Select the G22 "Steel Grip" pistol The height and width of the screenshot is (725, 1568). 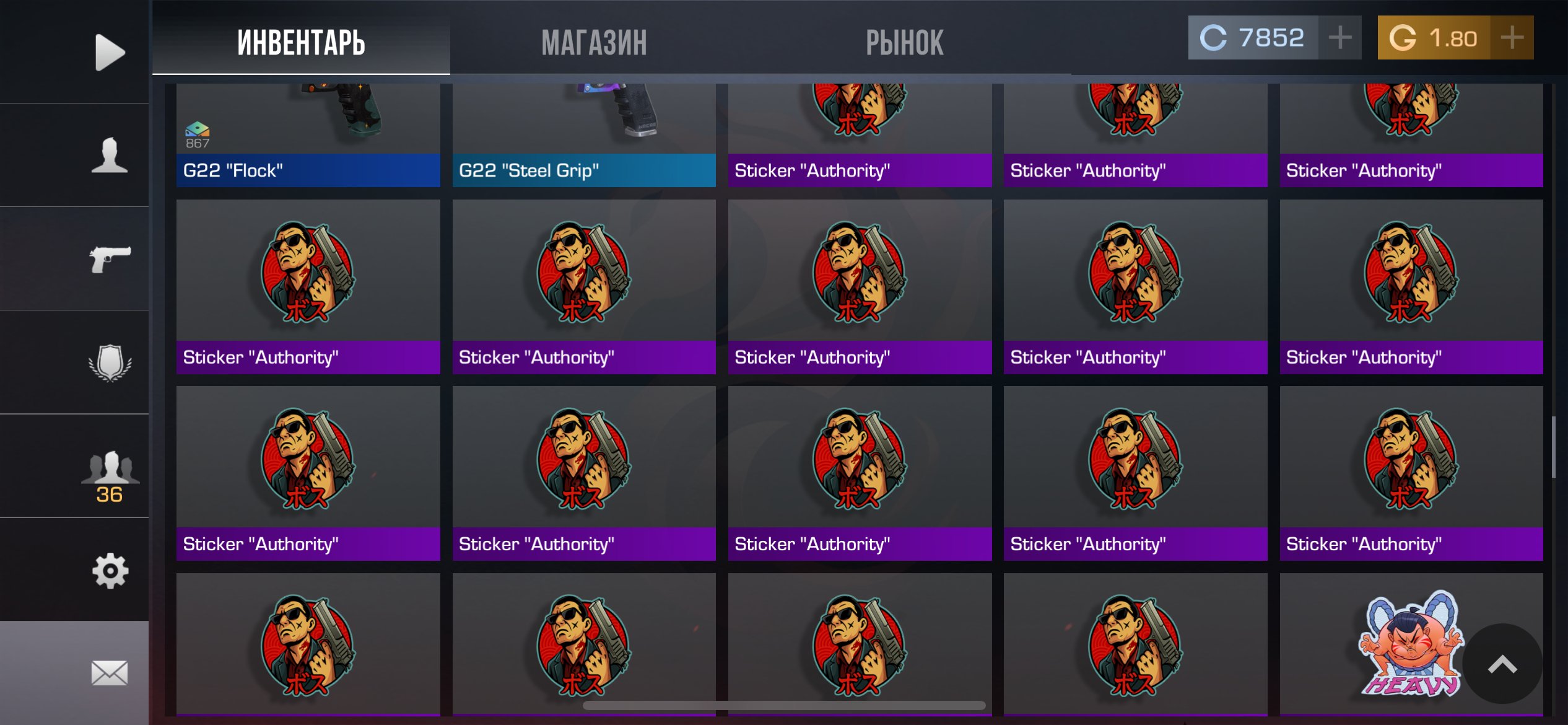pyautogui.click(x=583, y=135)
